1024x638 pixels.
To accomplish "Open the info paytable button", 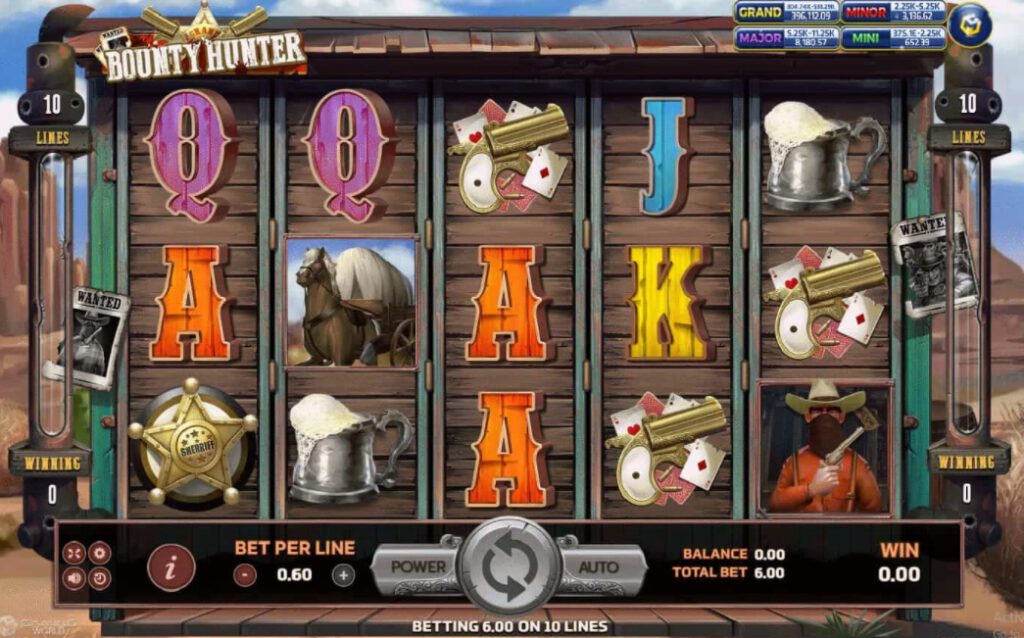I will tap(171, 568).
